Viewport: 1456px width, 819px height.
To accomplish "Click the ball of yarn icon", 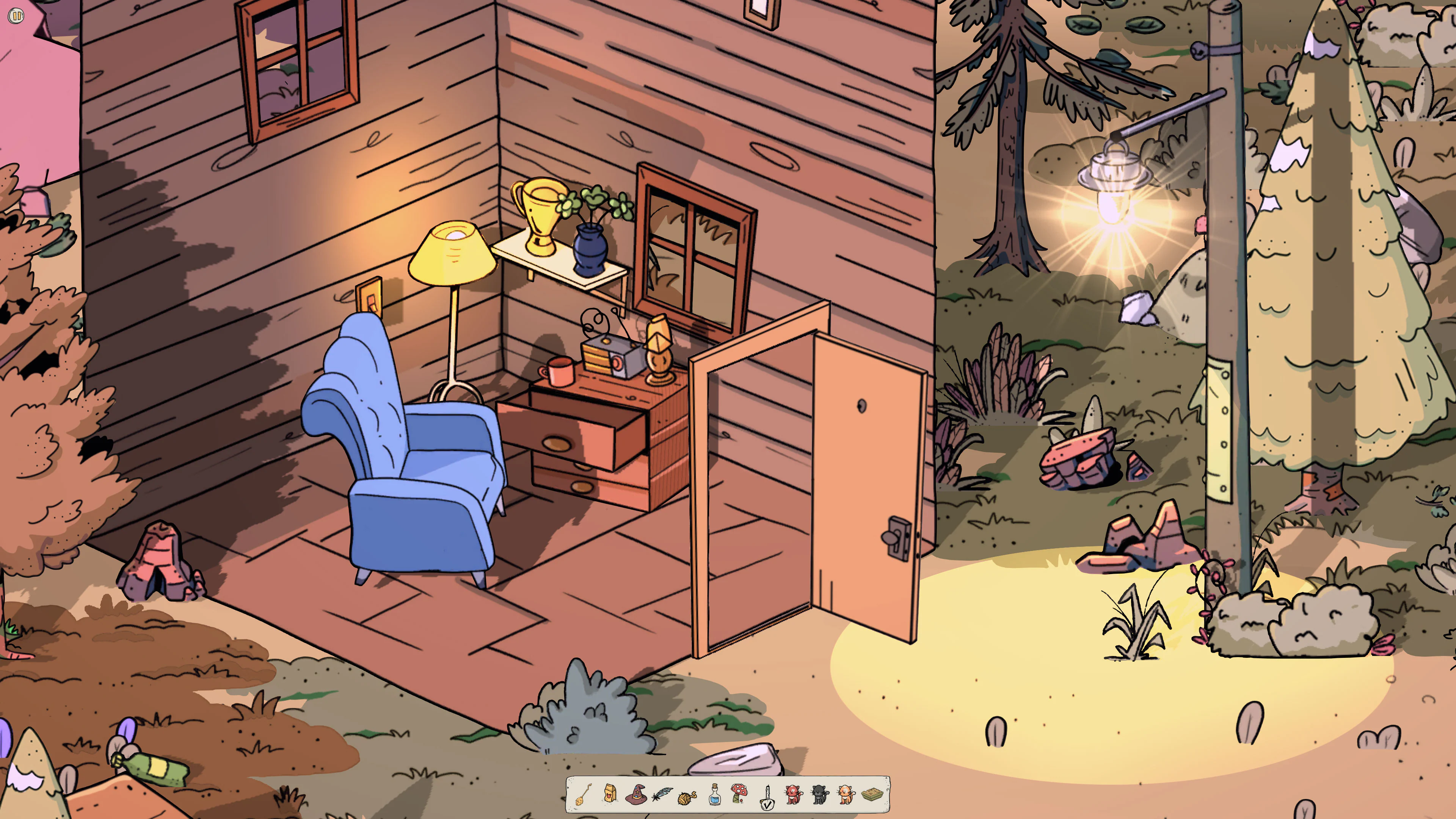I will click(687, 796).
